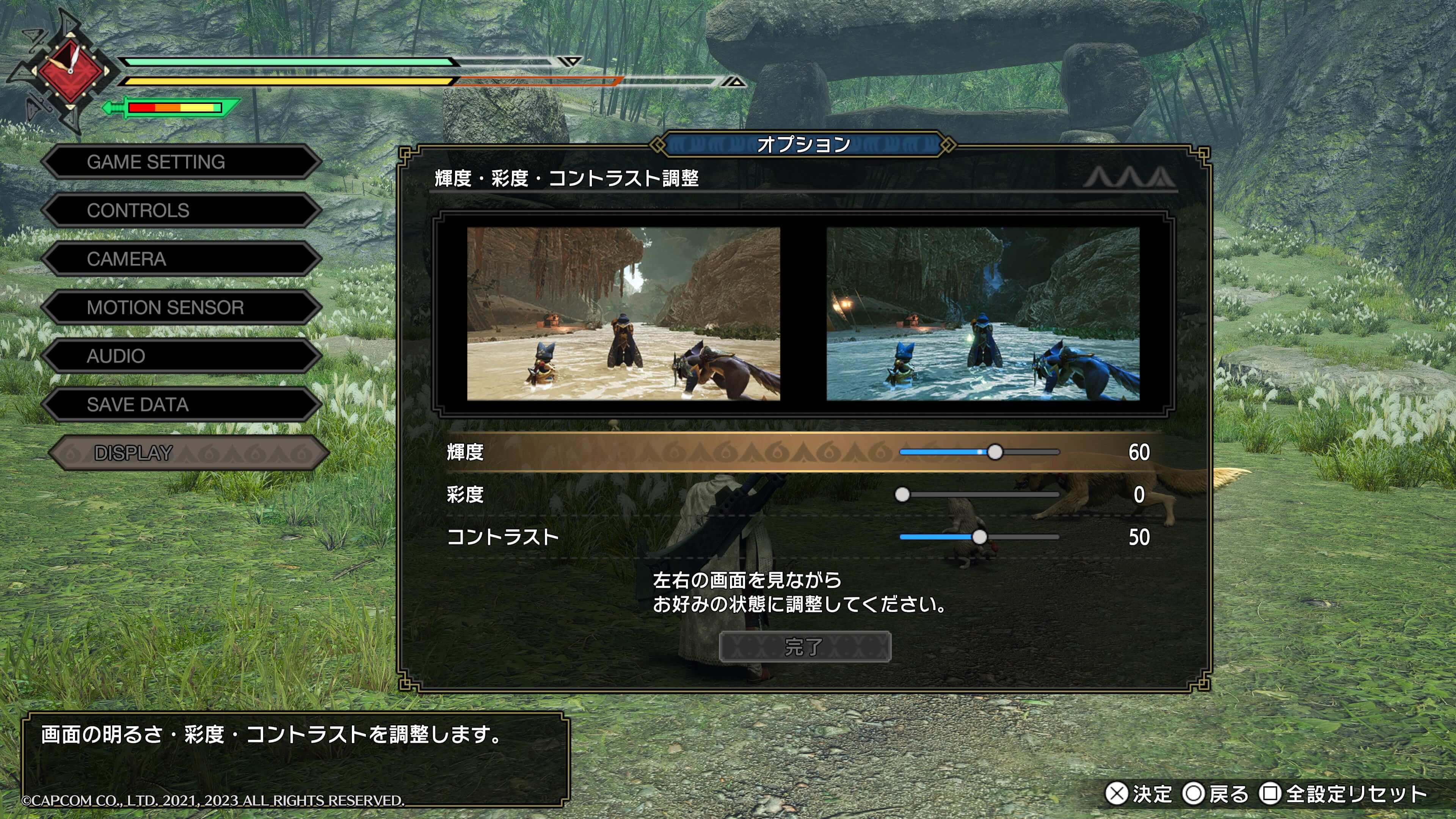Click the コントラスト contrast slider handle

pos(979,537)
